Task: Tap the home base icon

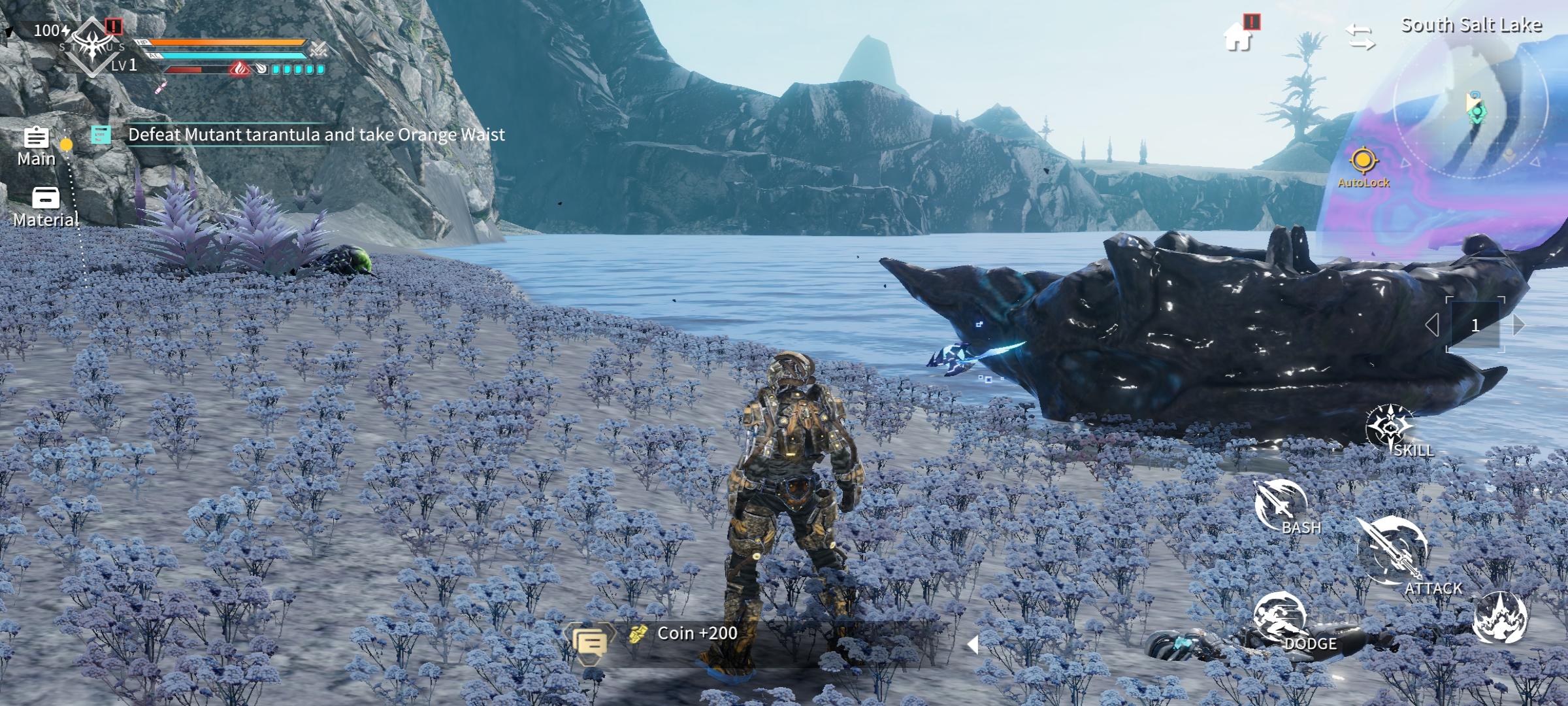Action: point(1238,37)
